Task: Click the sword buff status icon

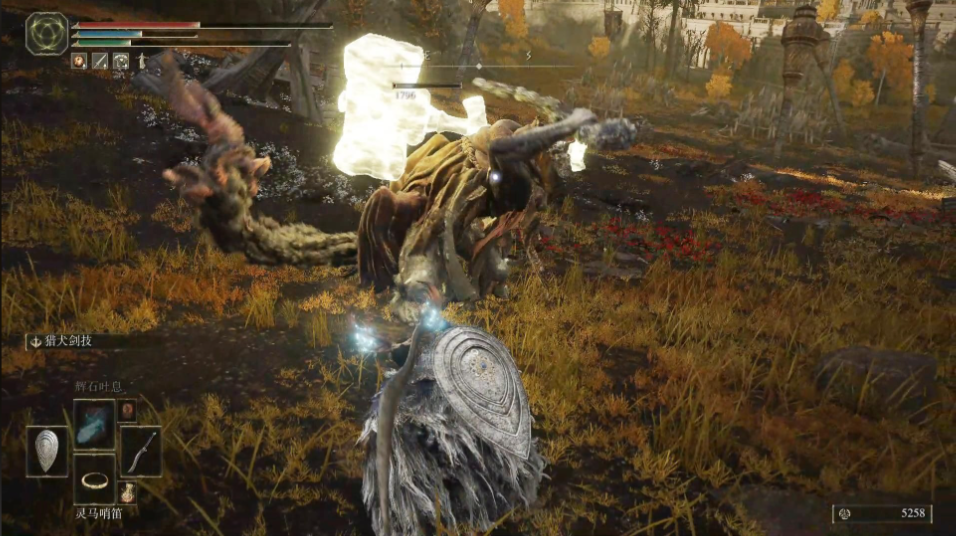Action: [100, 61]
